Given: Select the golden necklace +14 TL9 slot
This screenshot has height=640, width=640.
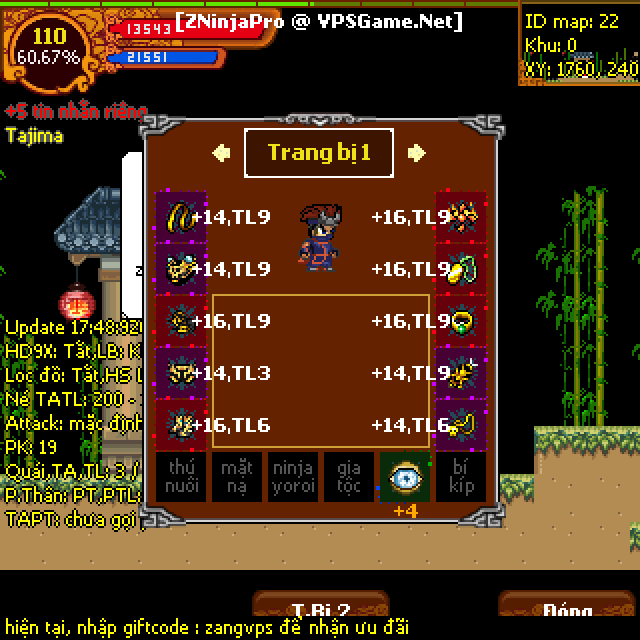Looking at the screenshot, I should (181, 217).
